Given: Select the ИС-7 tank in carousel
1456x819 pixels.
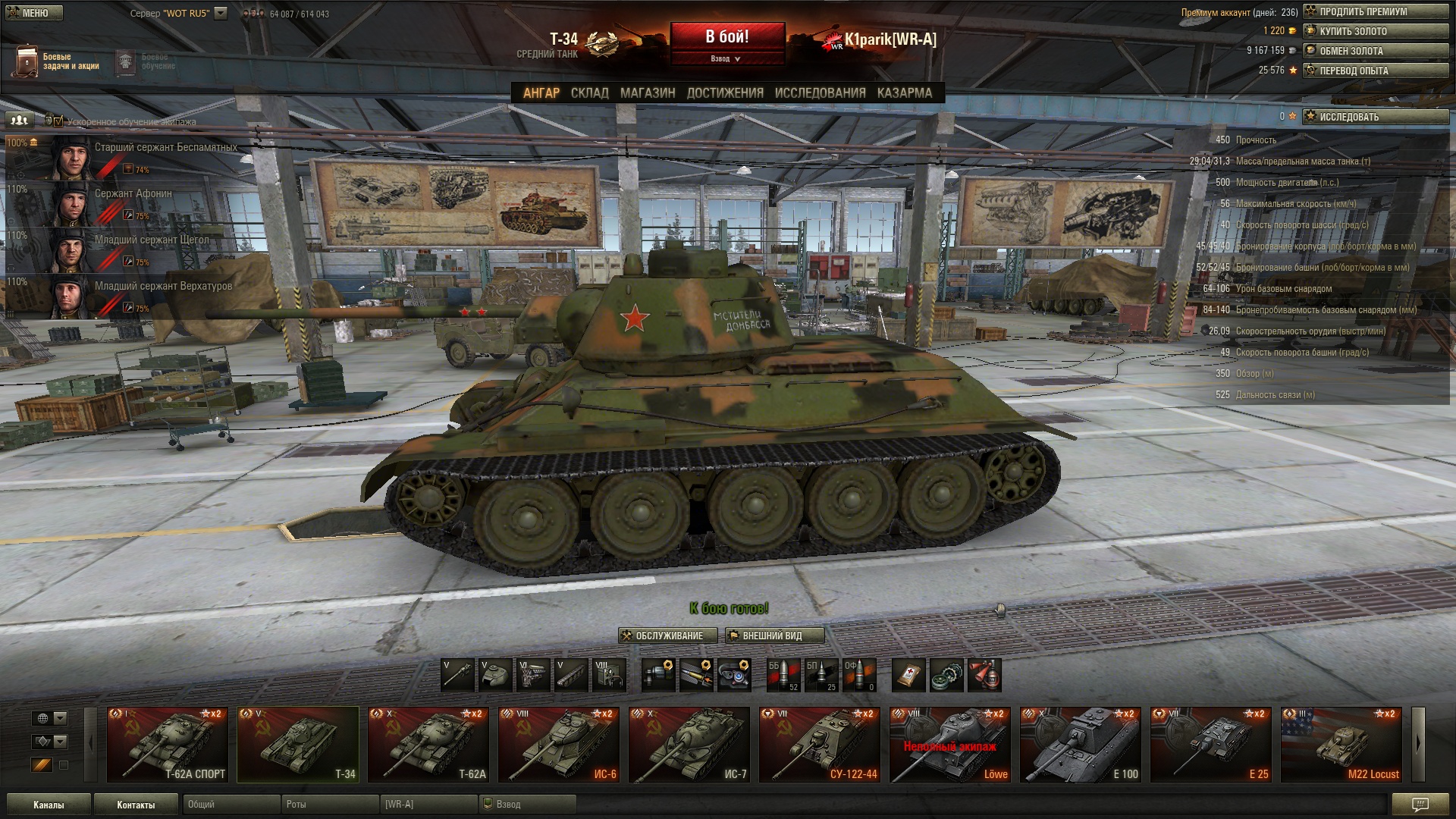Looking at the screenshot, I should (x=689, y=745).
